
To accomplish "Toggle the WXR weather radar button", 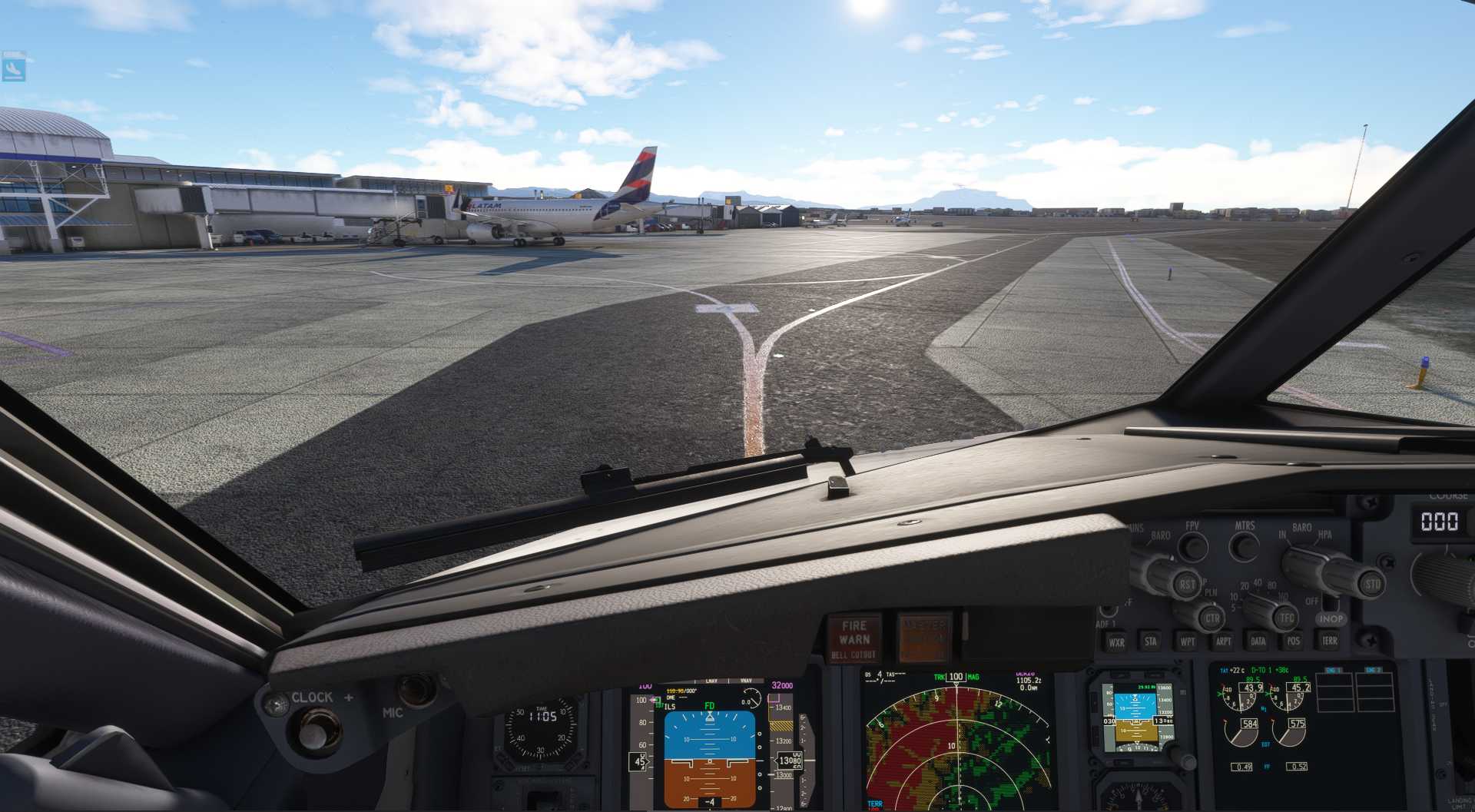I will [1115, 642].
